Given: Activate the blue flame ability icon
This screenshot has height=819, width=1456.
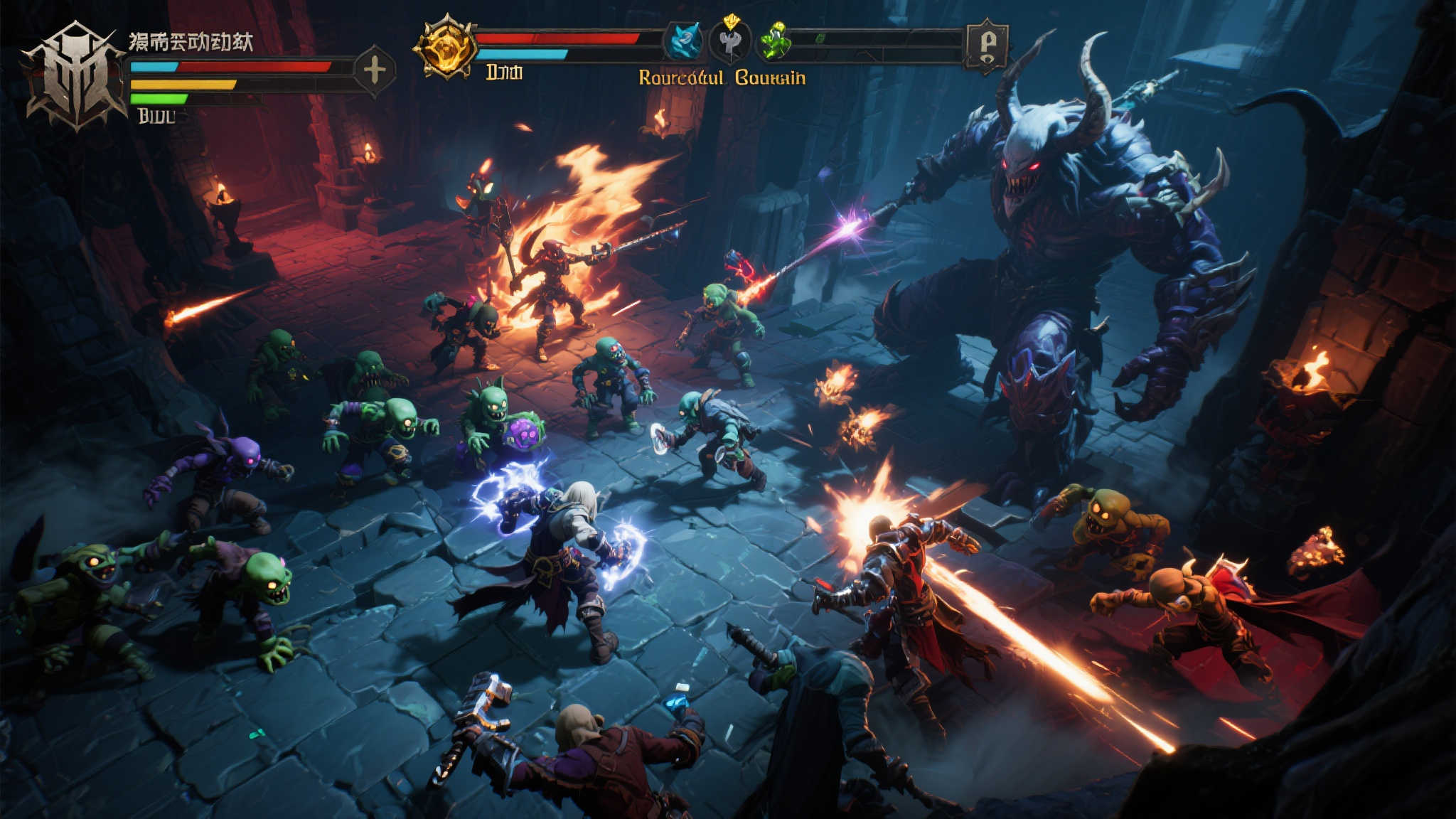Looking at the screenshot, I should point(684,41).
